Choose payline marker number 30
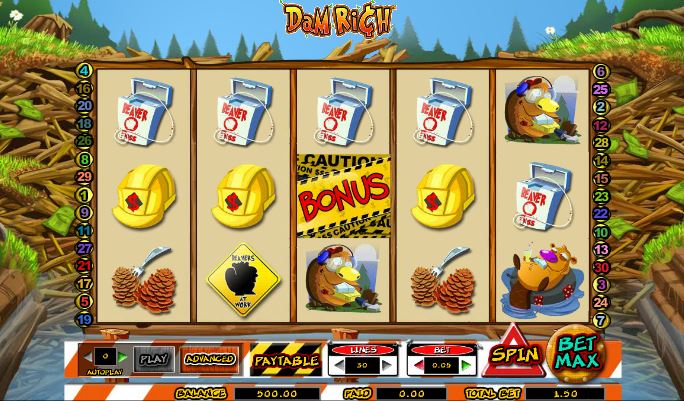Viewport: 684px width, 401px height. [x=601, y=266]
